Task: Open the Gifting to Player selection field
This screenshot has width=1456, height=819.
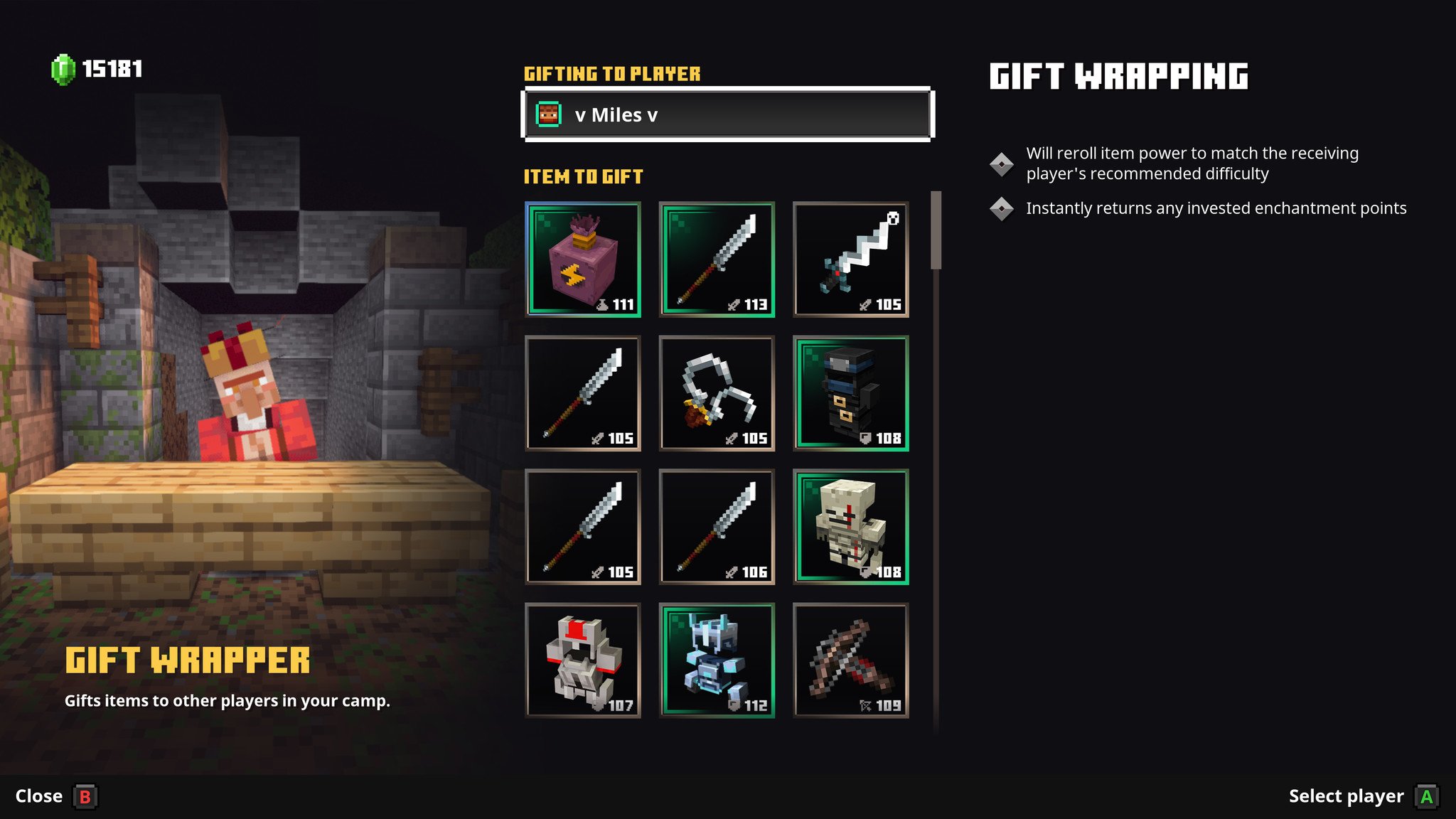Action: click(727, 114)
